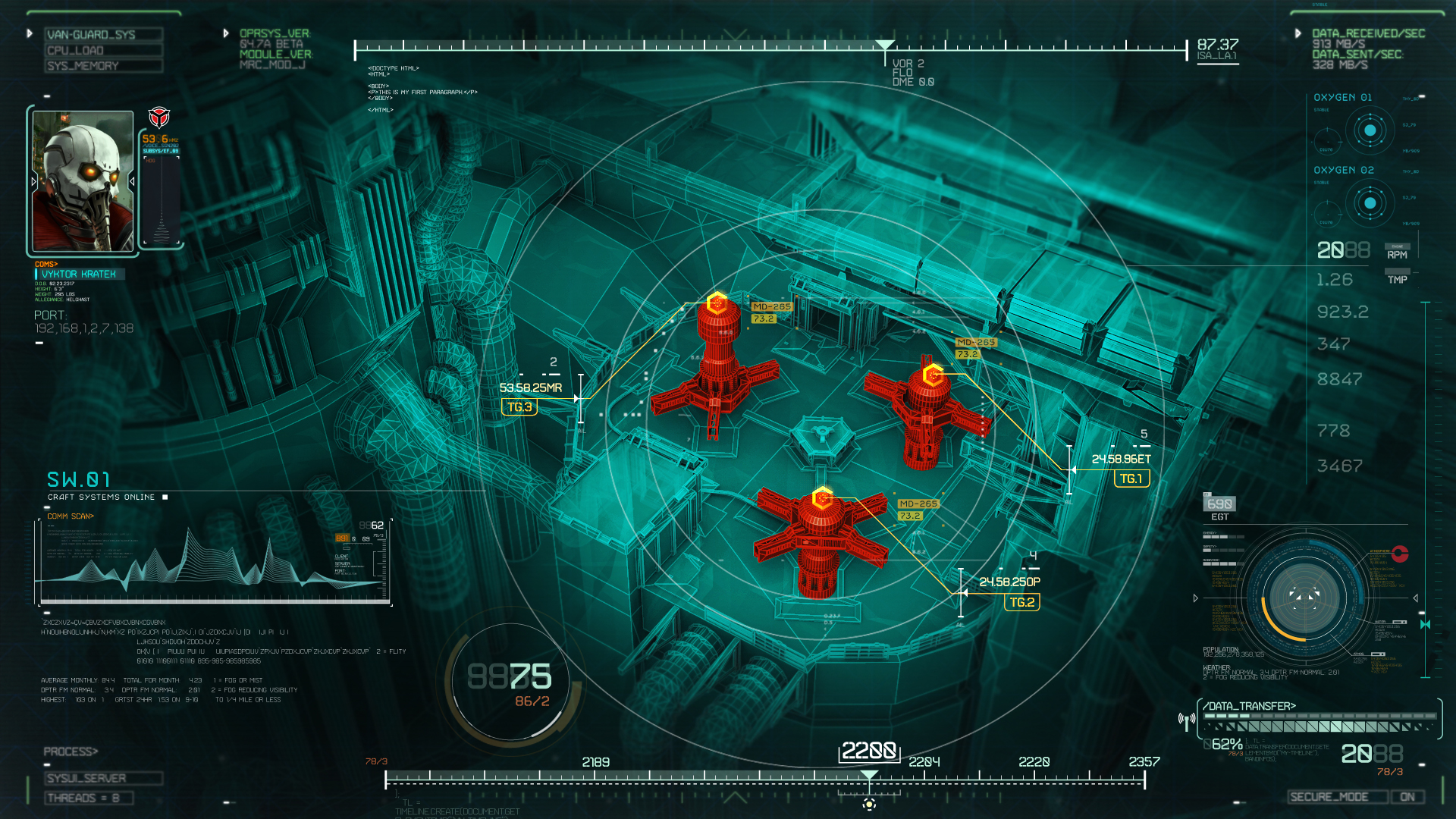Open the OXYGEN 02 gauge
1456x819 pixels.
(1371, 203)
